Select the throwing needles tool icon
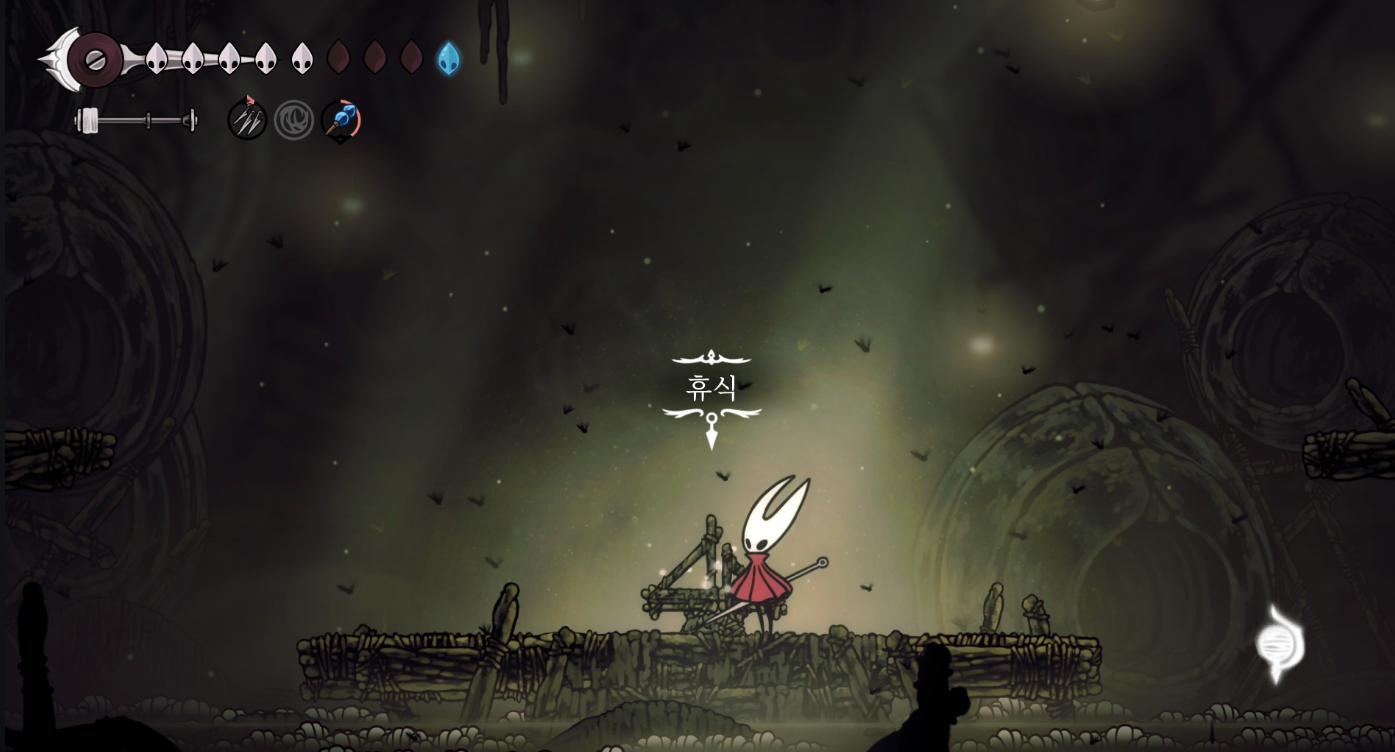The image size is (1395, 752). (x=246, y=120)
